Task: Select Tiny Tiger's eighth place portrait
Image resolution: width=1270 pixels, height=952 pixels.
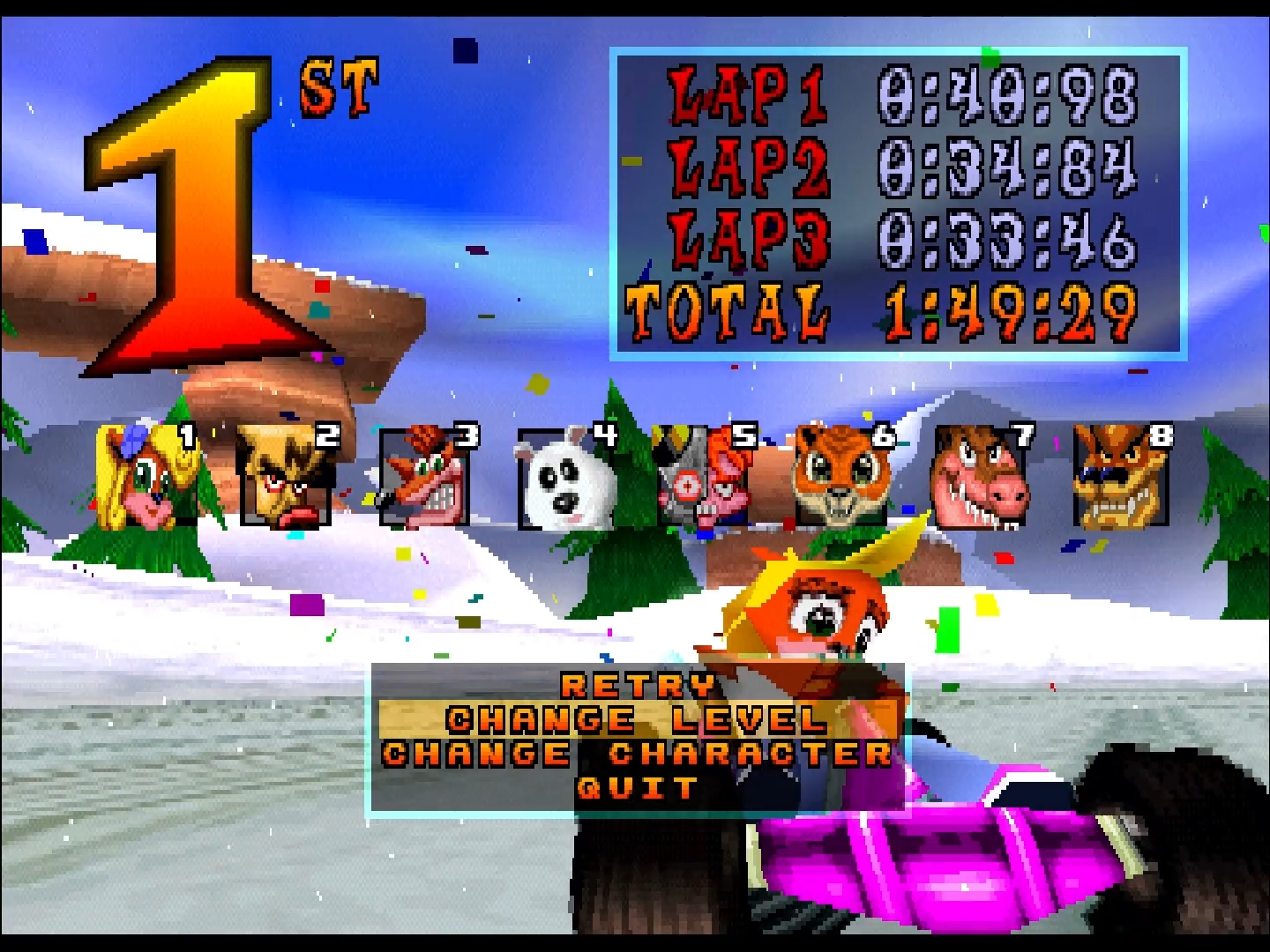Action: click(x=1120, y=477)
